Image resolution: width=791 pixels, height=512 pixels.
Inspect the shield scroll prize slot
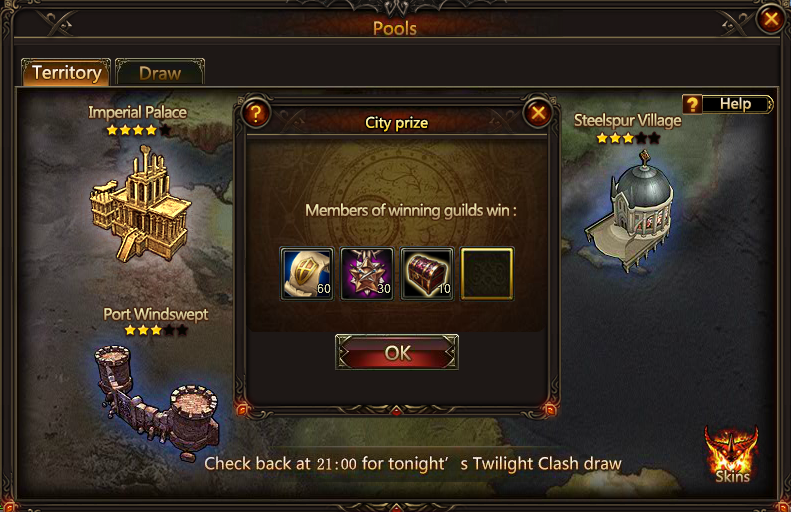coord(307,274)
